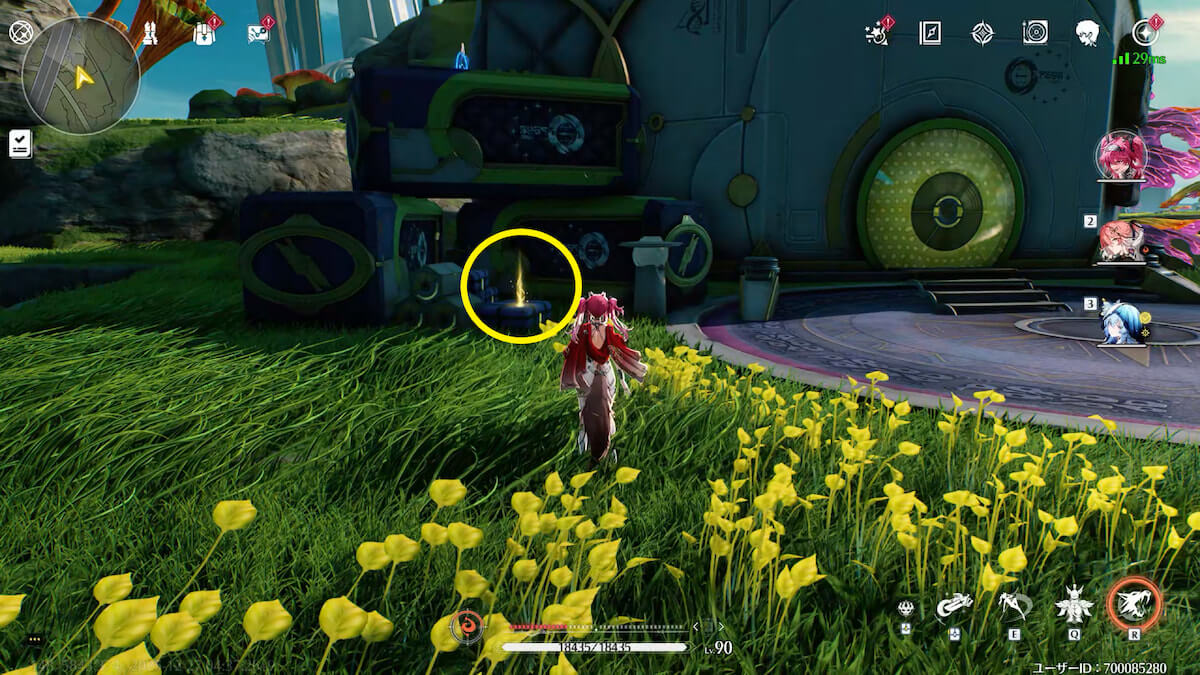
Task: Open the backpack inventory icon
Action: pos(204,34)
